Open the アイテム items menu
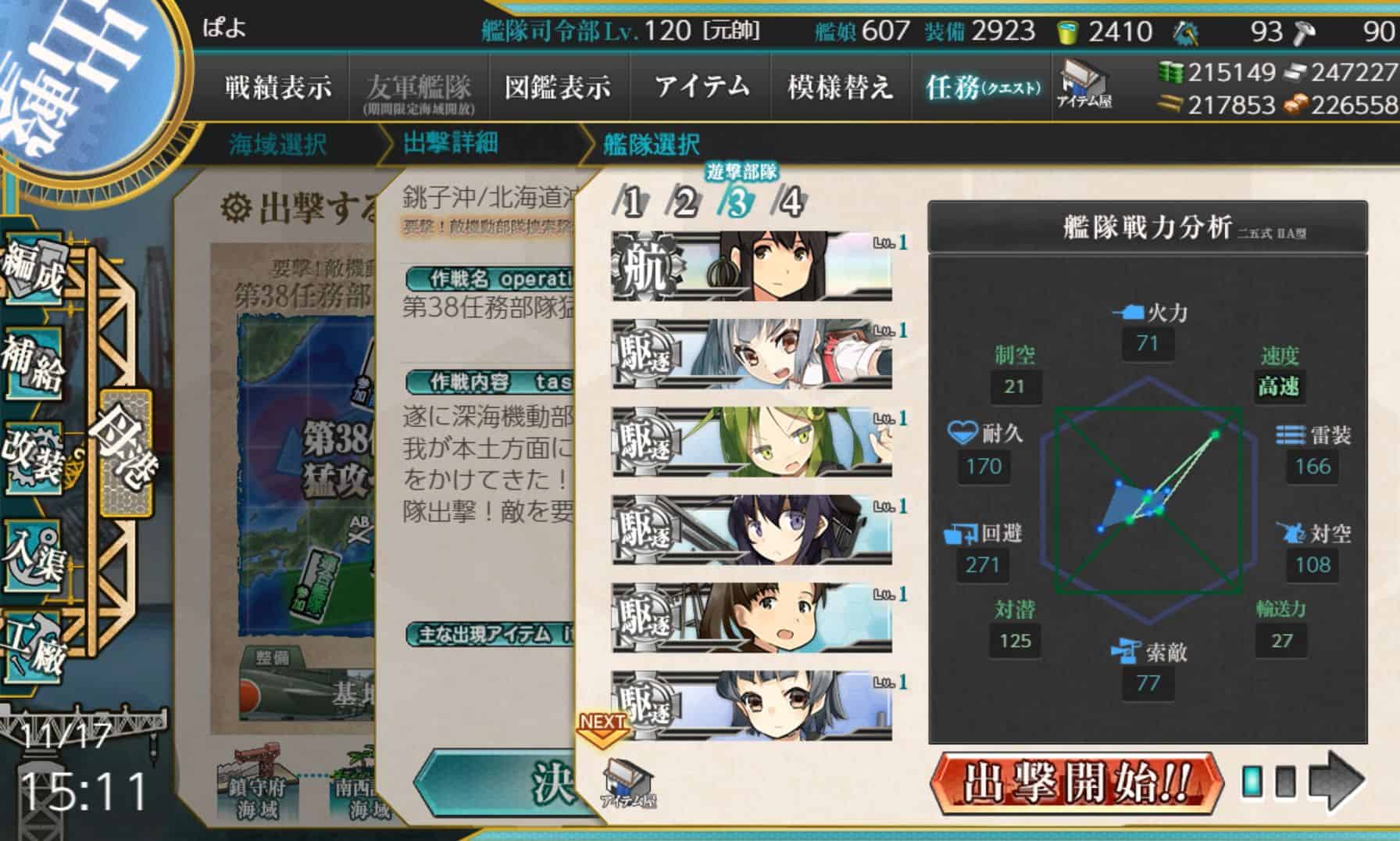Screen dimensions: 1400x841 (x=701, y=86)
